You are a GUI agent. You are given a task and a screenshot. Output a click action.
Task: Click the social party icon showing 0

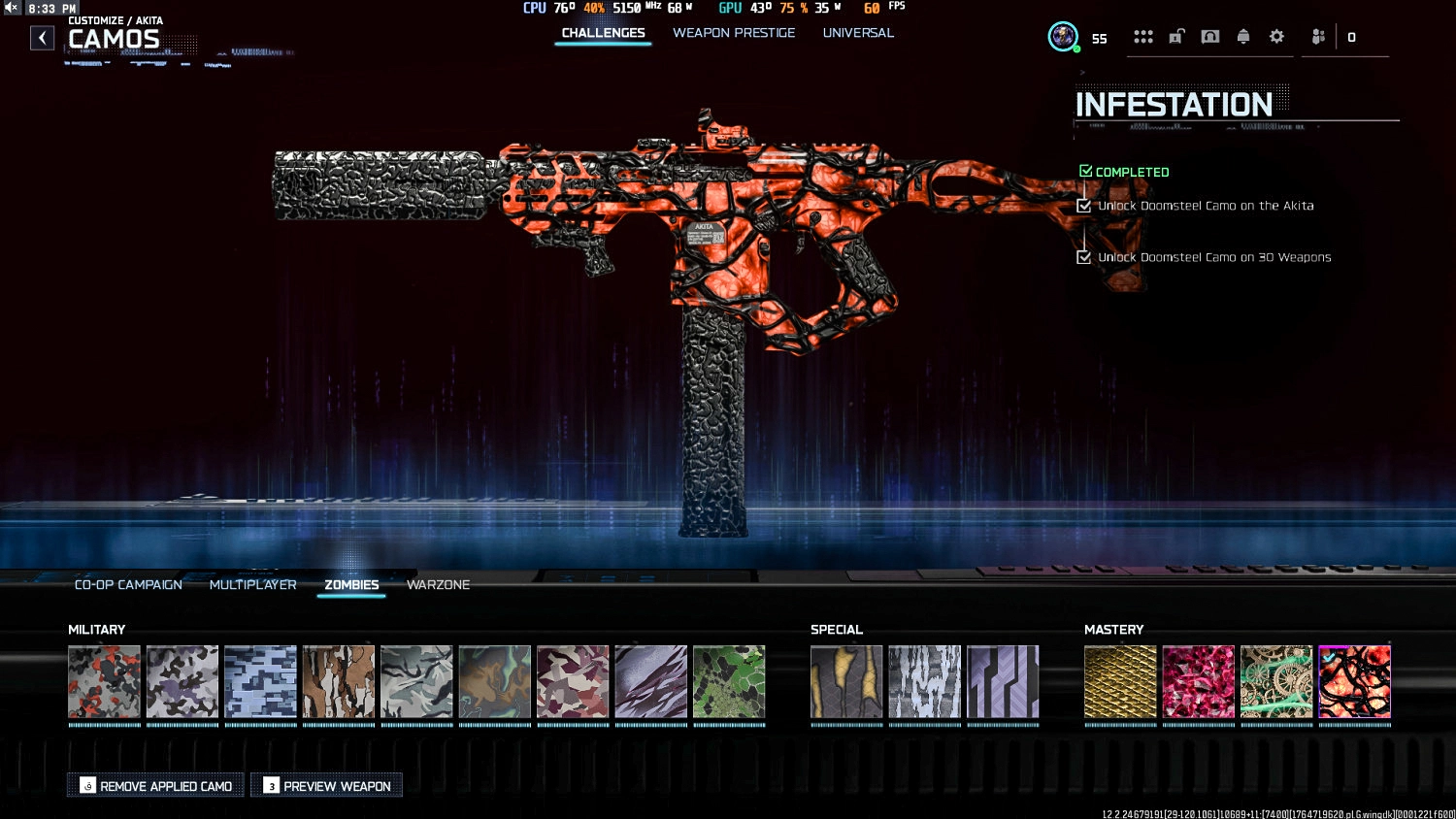1320,37
